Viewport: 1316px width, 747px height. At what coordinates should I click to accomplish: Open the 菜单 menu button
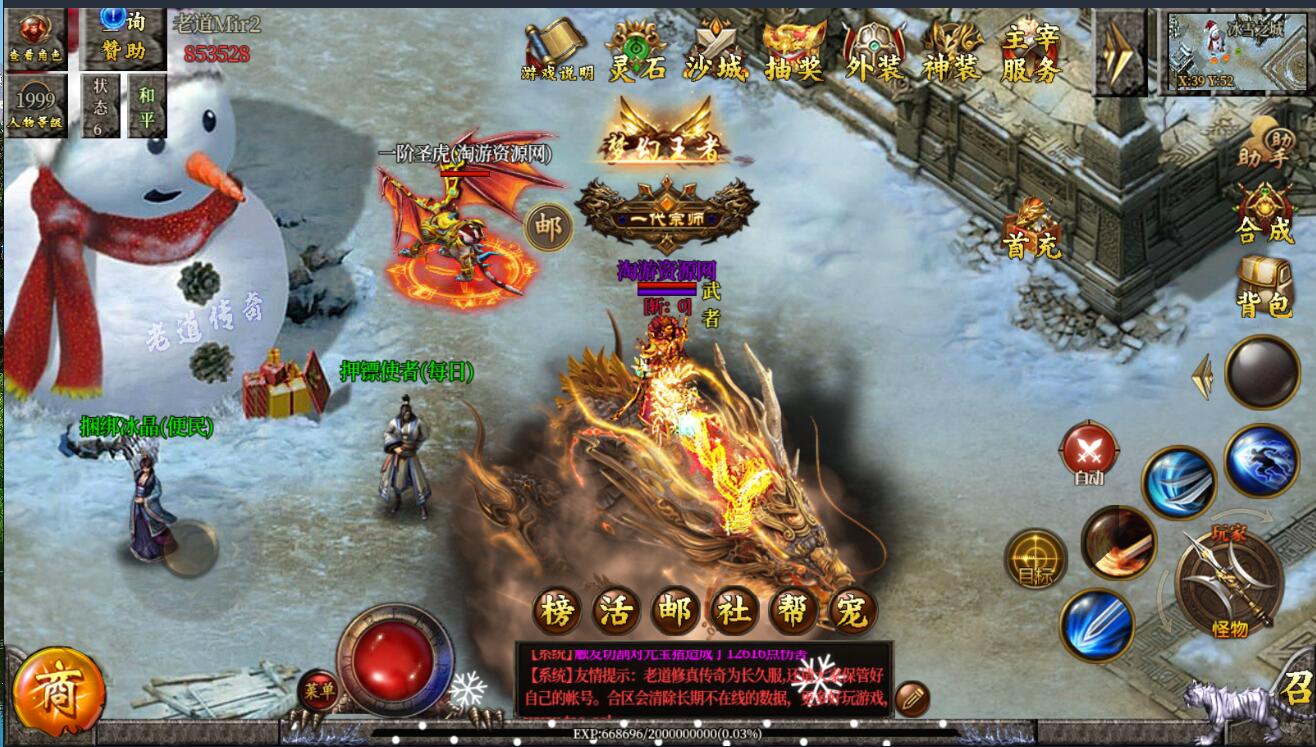[318, 691]
